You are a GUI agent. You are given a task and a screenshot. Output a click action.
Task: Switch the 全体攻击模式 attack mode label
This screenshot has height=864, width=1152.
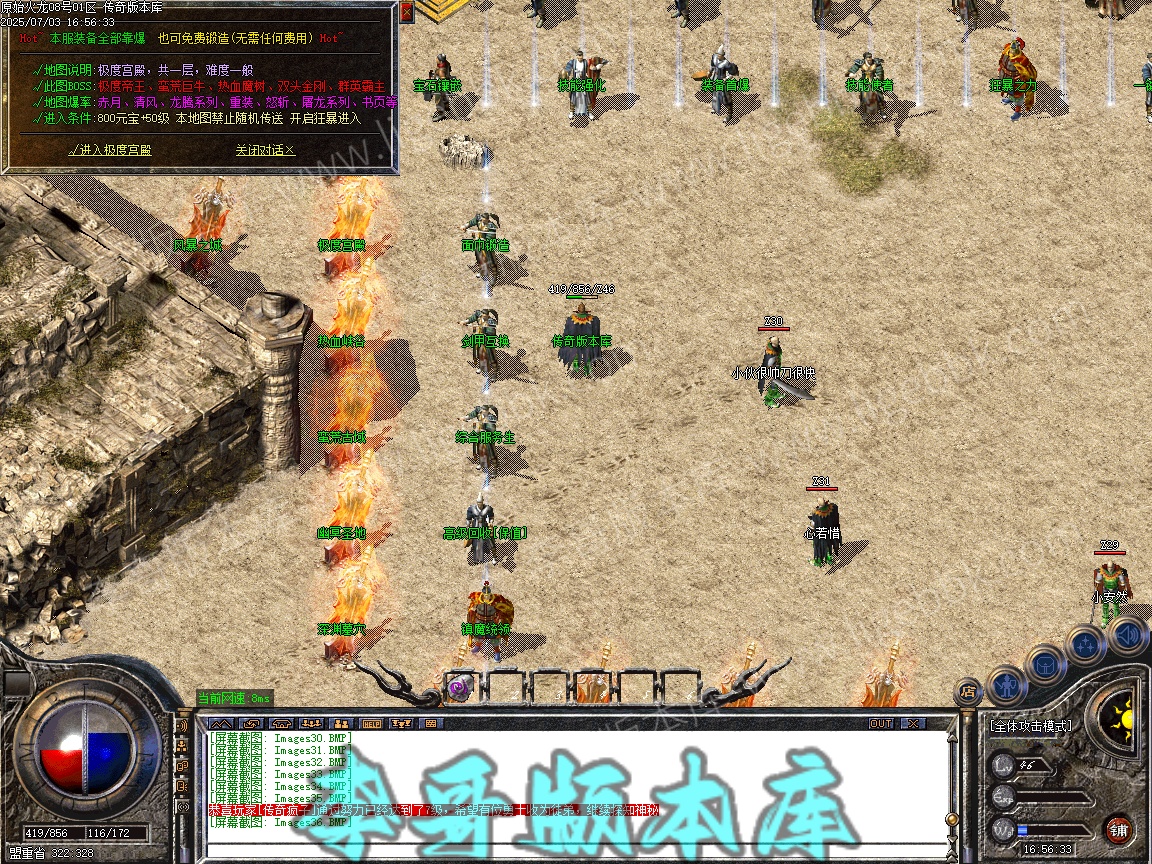pos(1030,726)
